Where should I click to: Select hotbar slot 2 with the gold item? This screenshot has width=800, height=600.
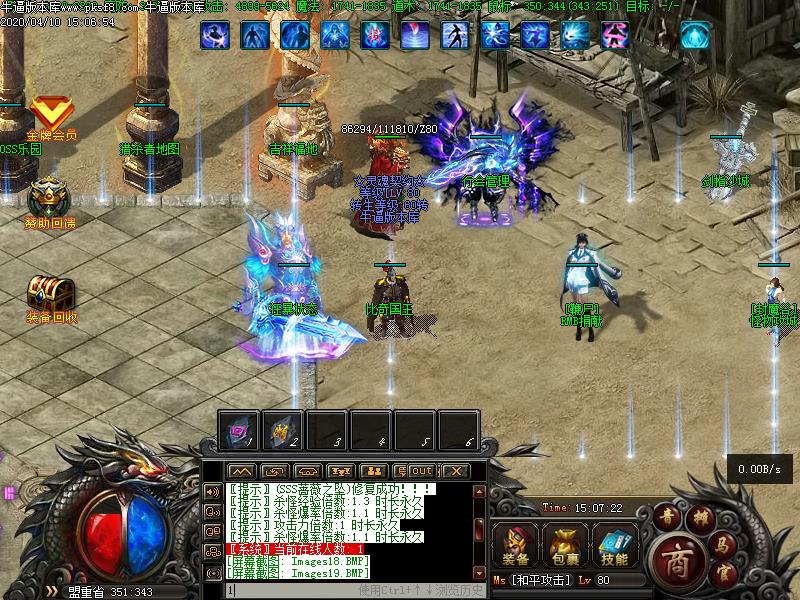point(283,429)
